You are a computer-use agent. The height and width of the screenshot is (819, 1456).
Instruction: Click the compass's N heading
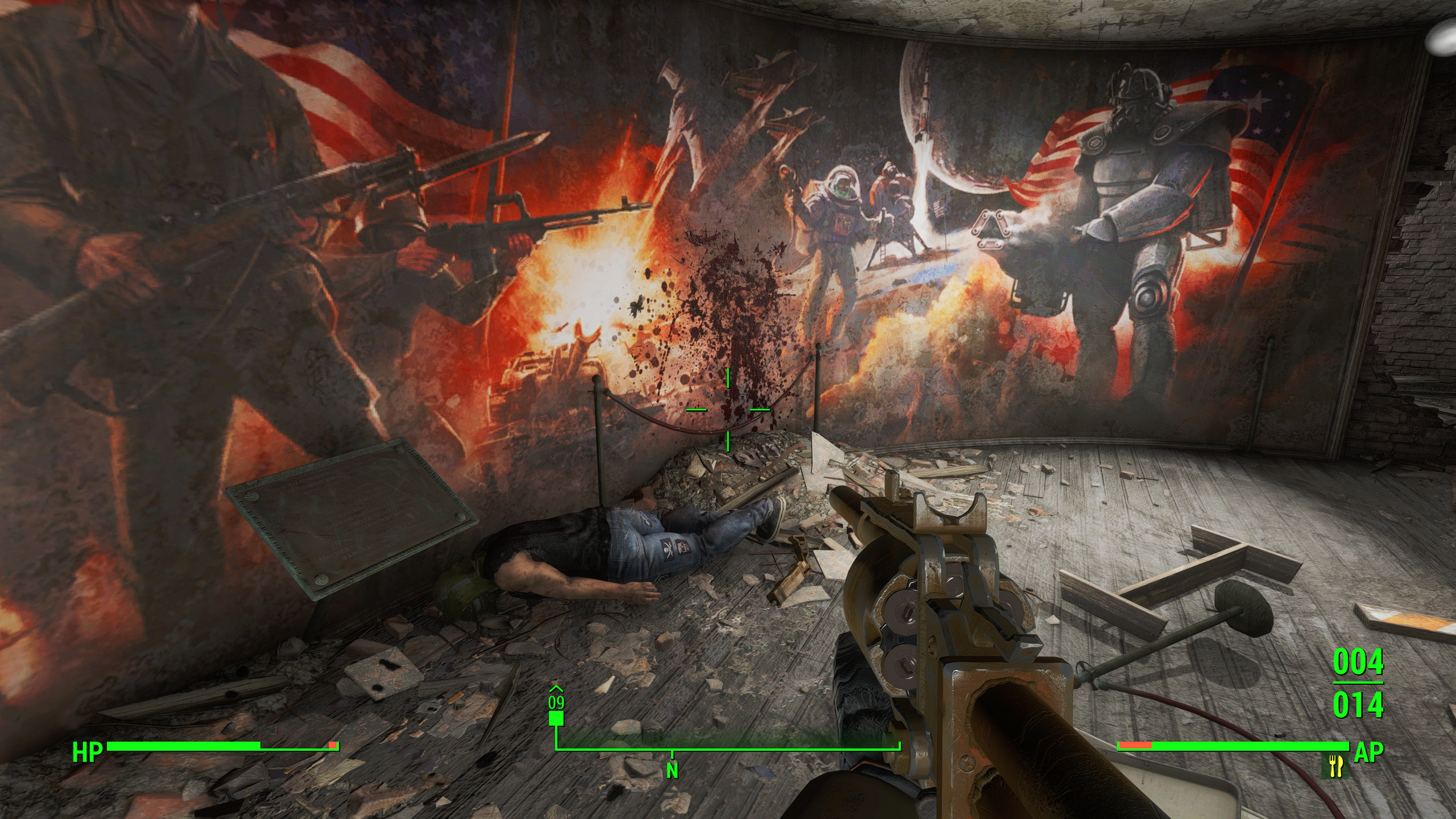click(x=672, y=771)
